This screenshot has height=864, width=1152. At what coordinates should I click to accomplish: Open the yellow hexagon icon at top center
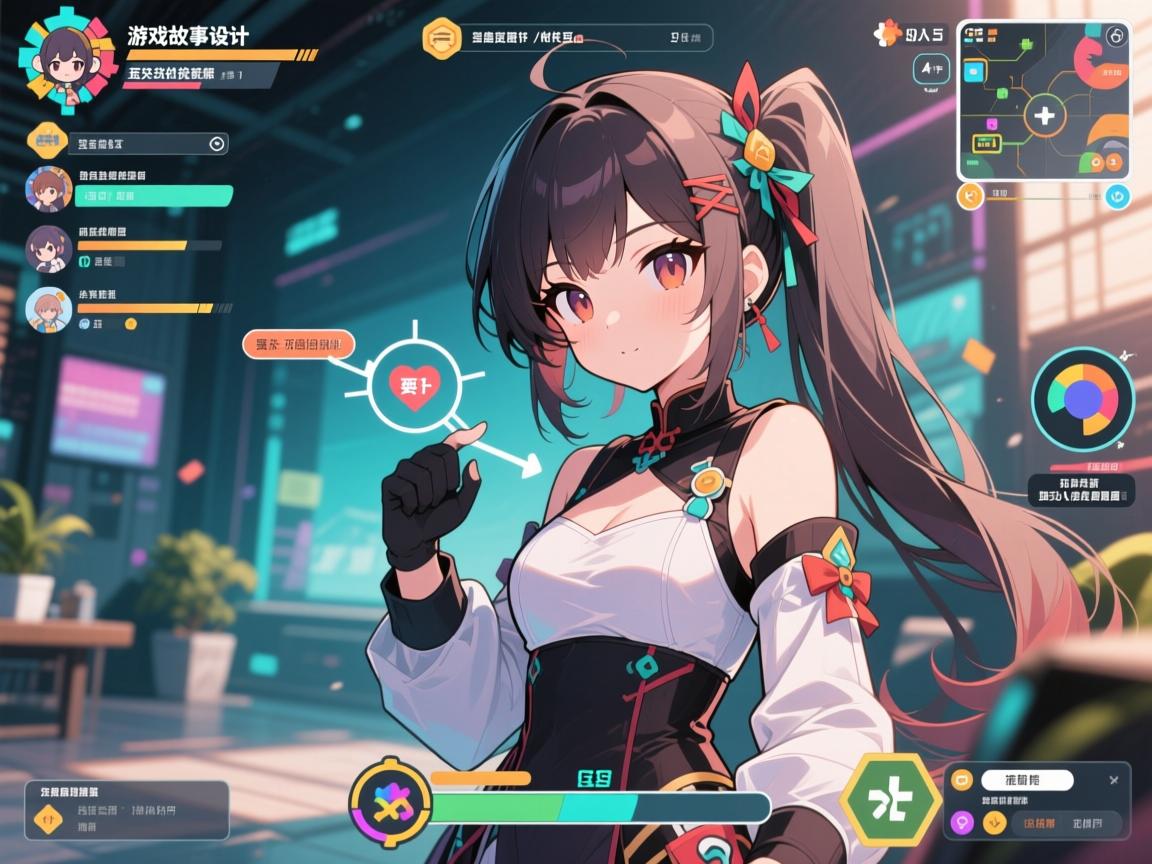pos(440,38)
